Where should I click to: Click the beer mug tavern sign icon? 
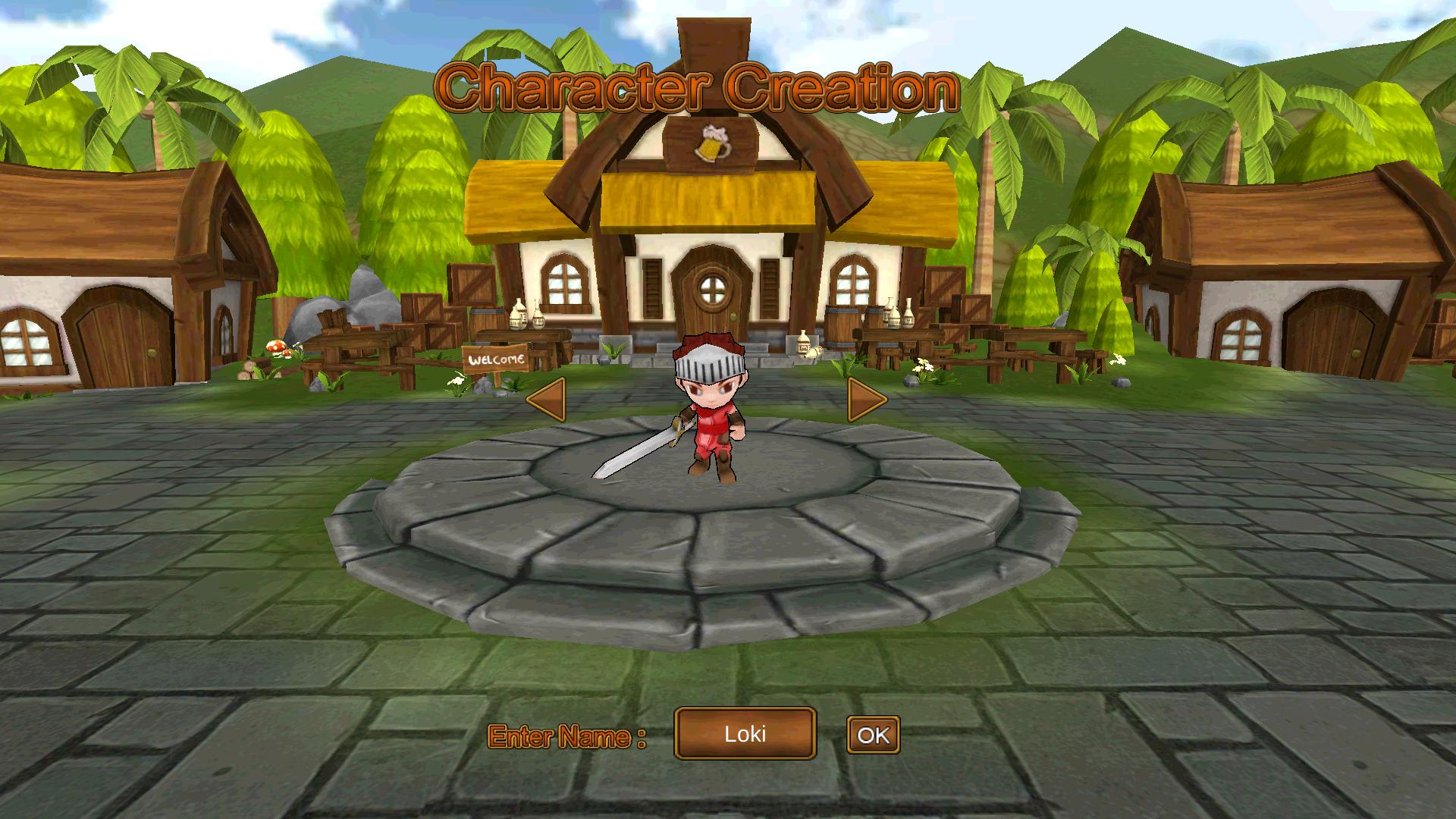pos(714,143)
